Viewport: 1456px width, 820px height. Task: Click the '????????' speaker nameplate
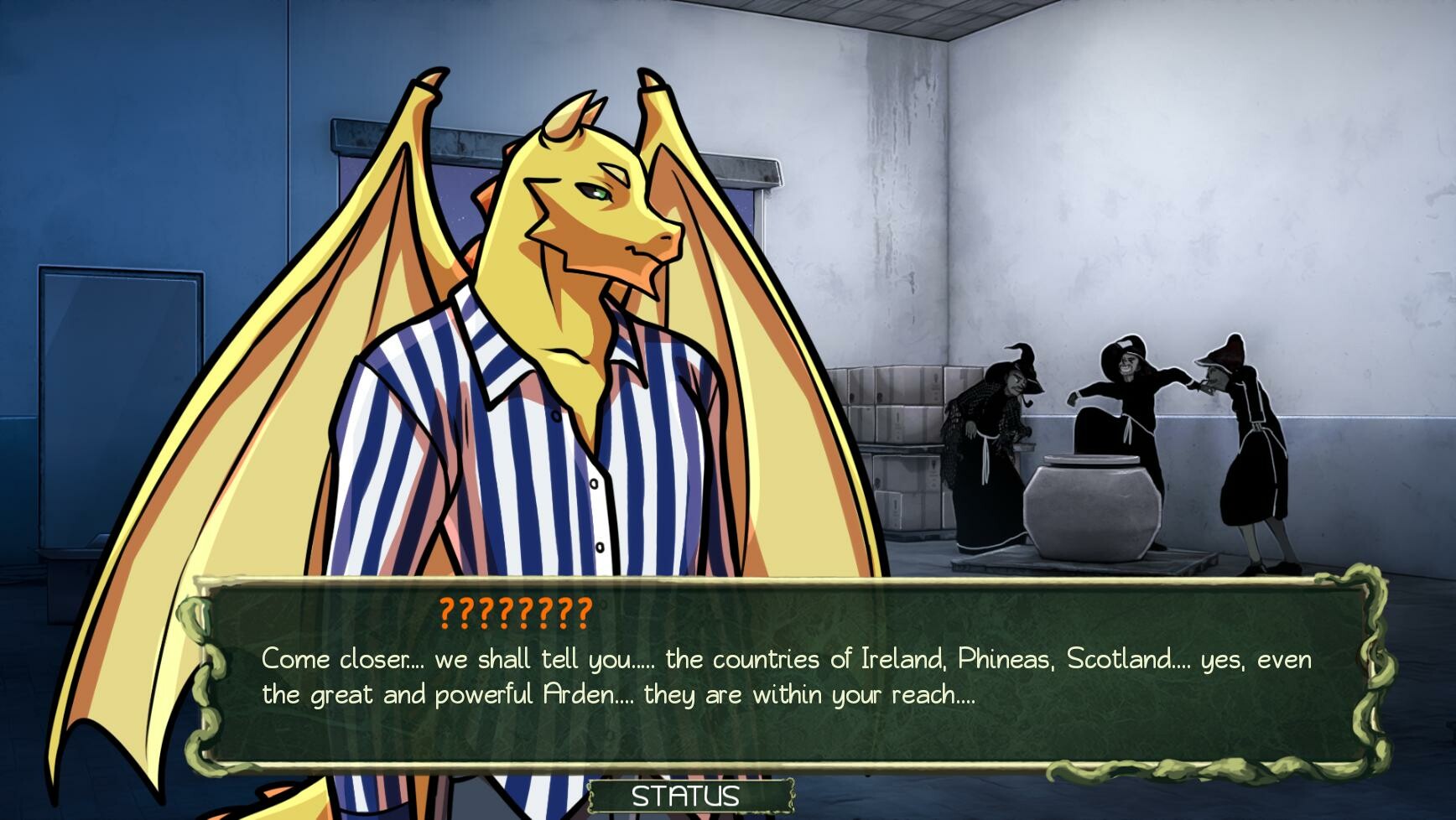click(515, 611)
